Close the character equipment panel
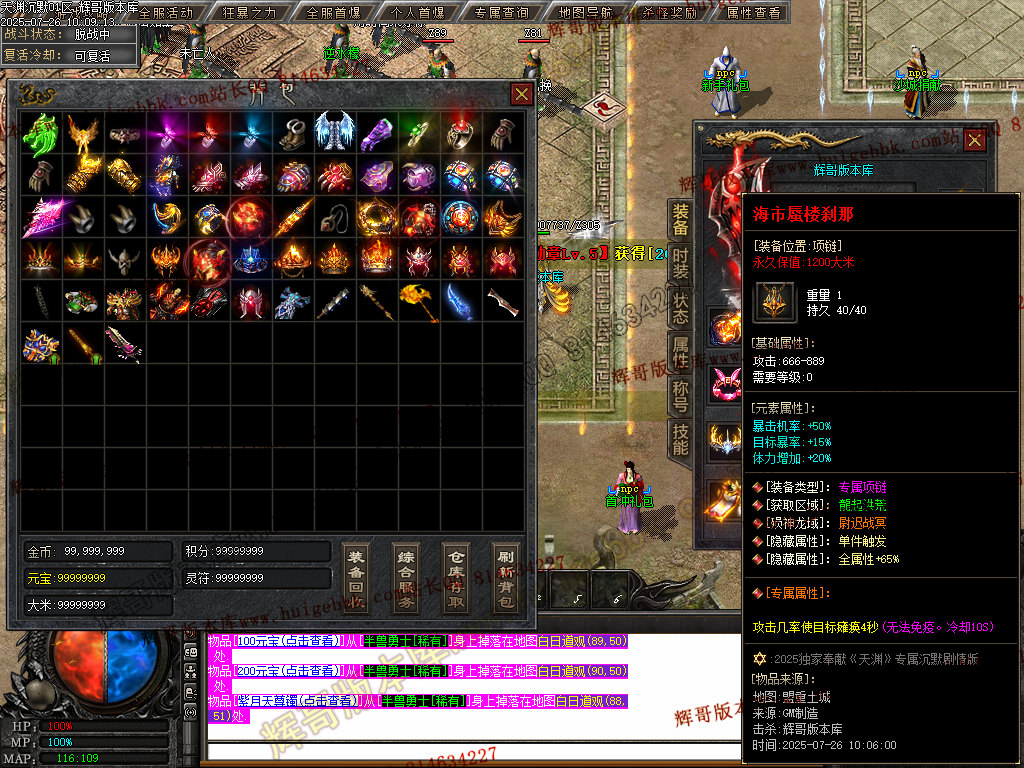The height and width of the screenshot is (768, 1024). point(974,140)
